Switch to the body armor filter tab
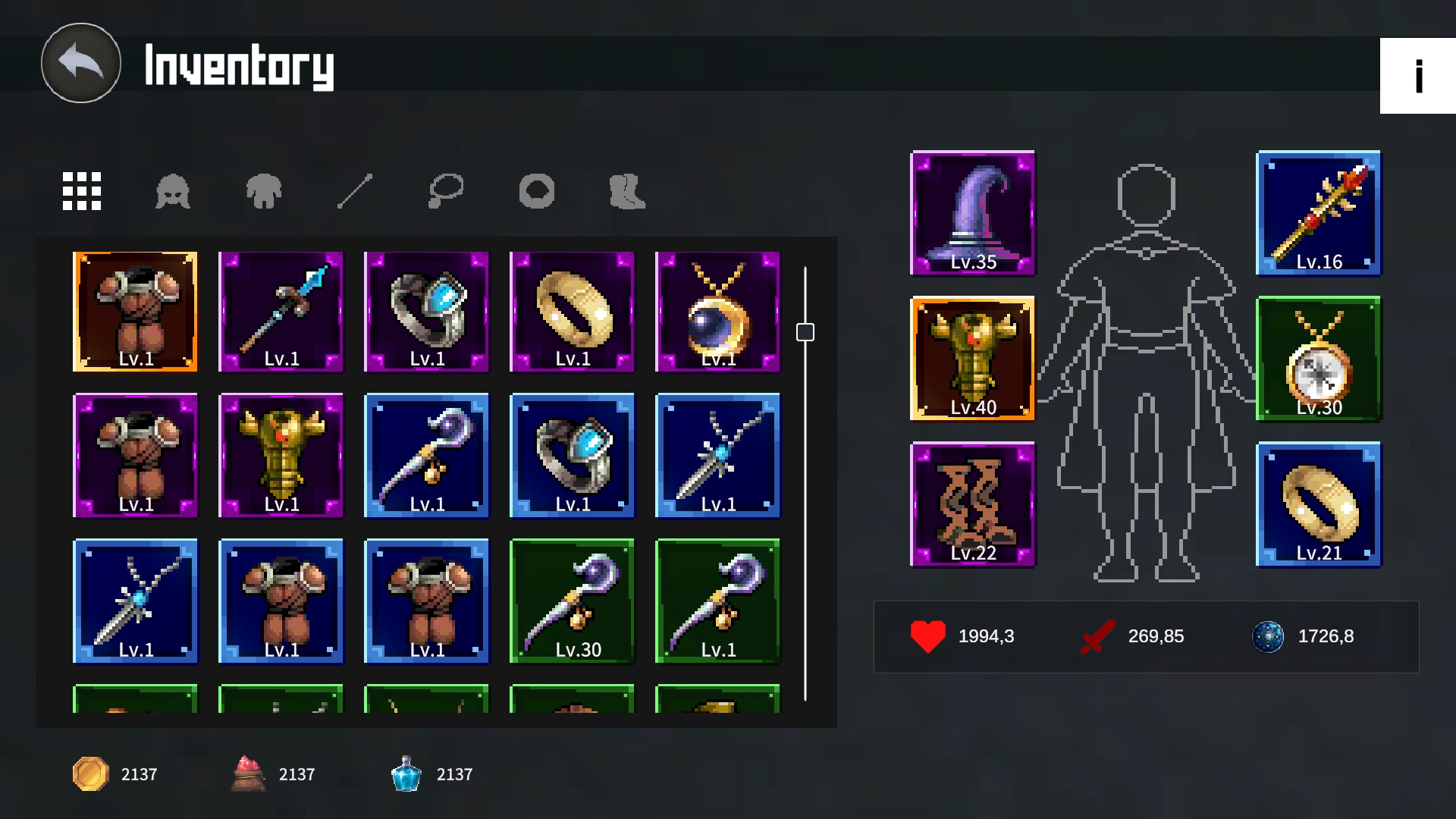This screenshot has height=819, width=1456. [264, 190]
